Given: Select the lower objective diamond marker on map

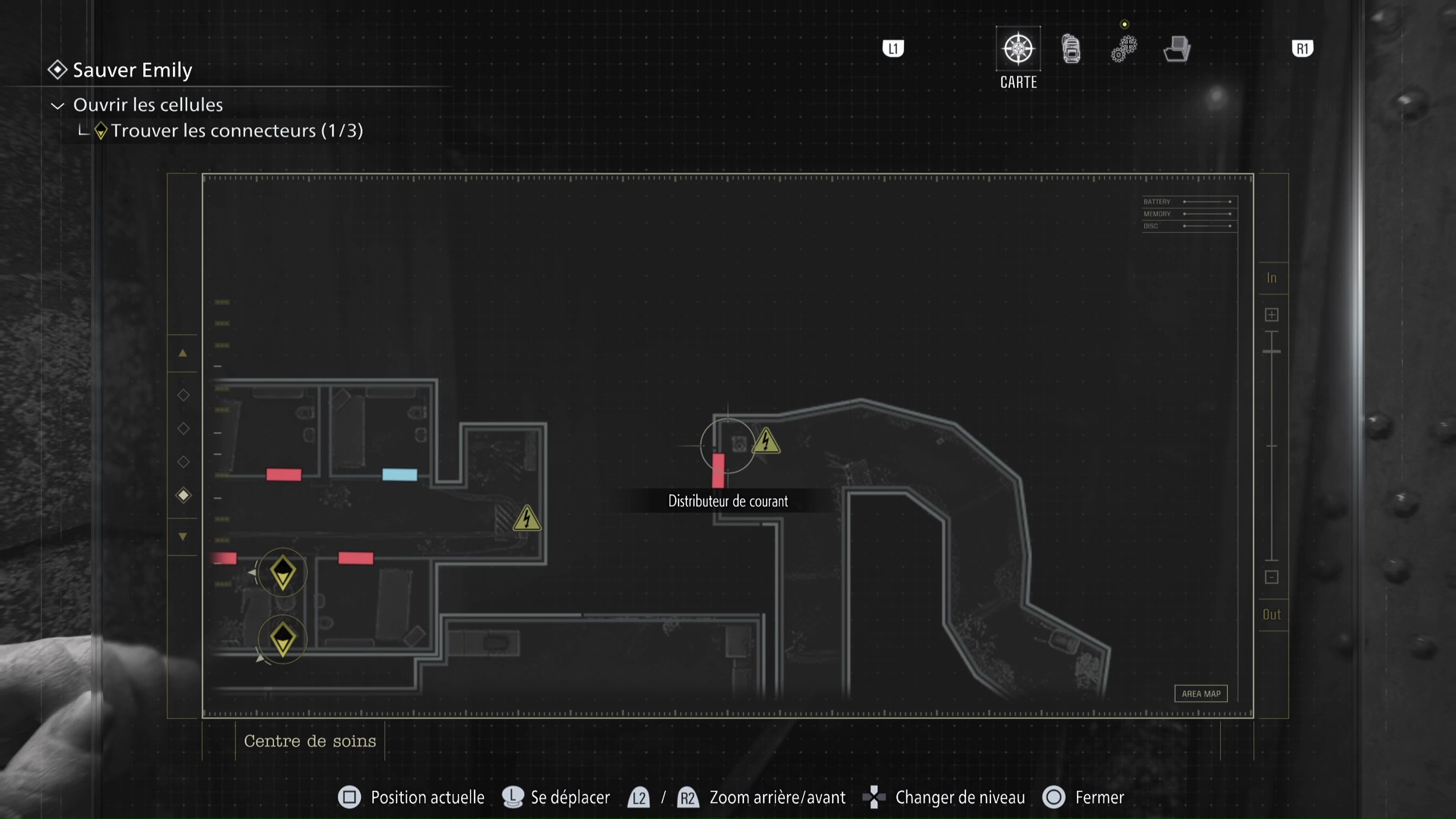Looking at the screenshot, I should [x=282, y=639].
